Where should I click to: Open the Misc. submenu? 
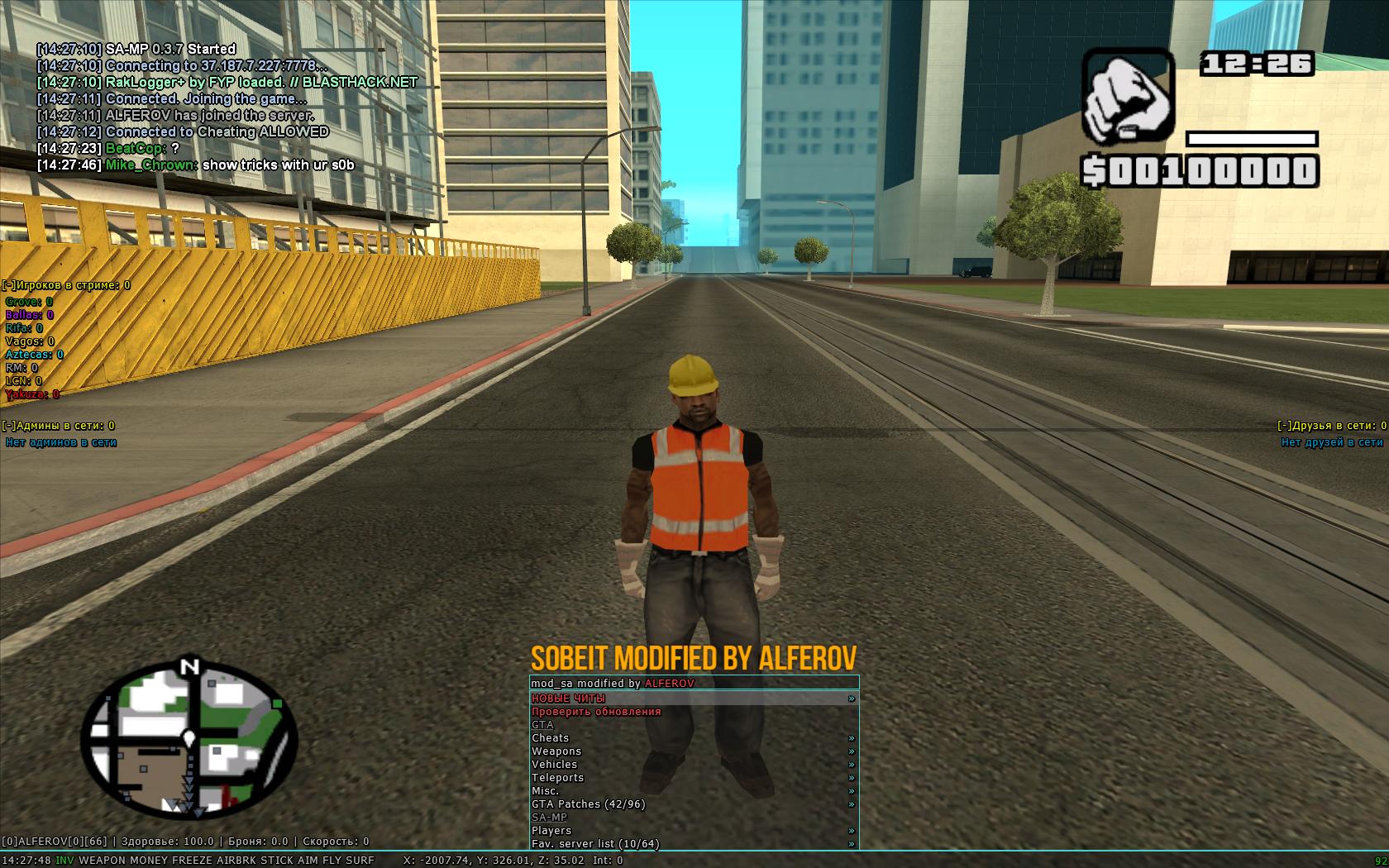click(546, 791)
